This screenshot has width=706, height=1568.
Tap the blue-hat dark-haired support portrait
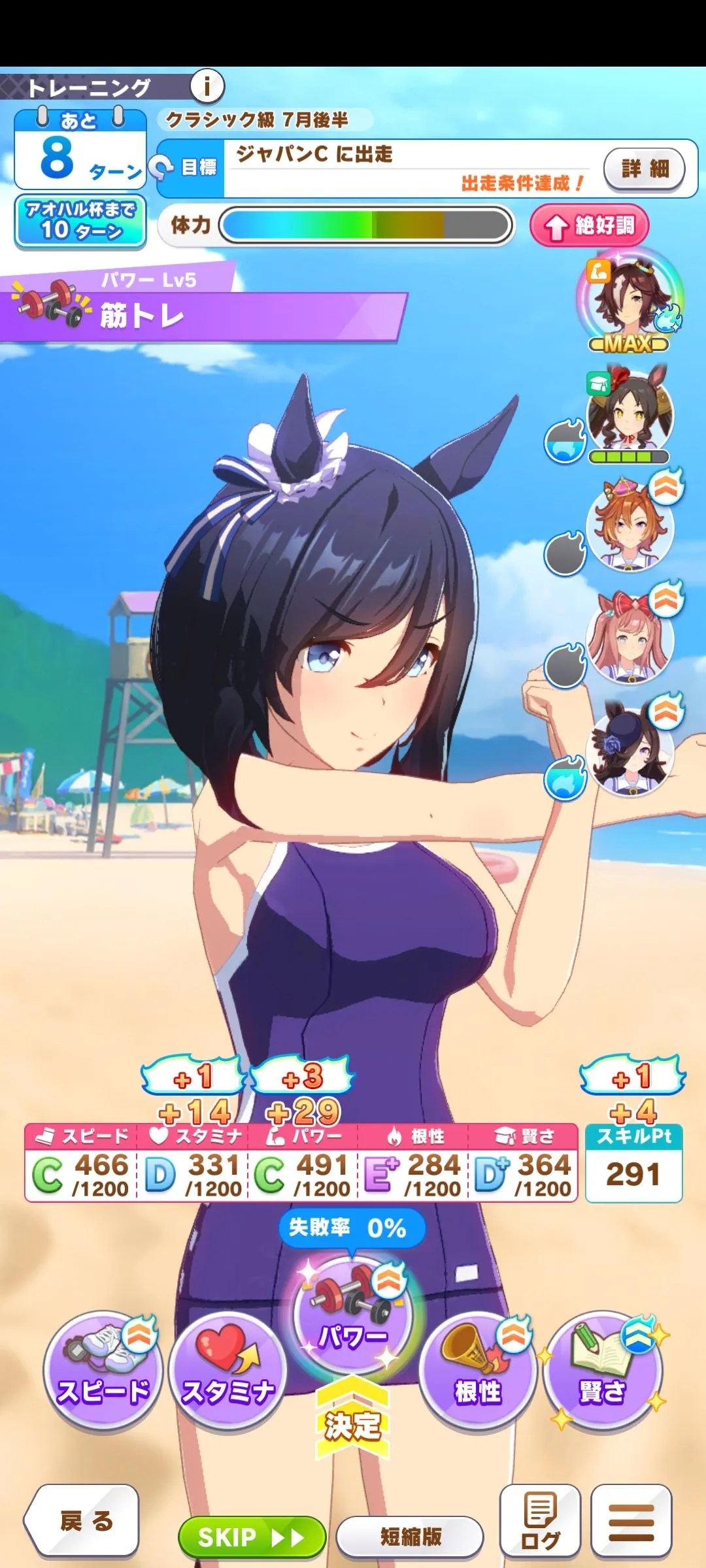coord(630,751)
